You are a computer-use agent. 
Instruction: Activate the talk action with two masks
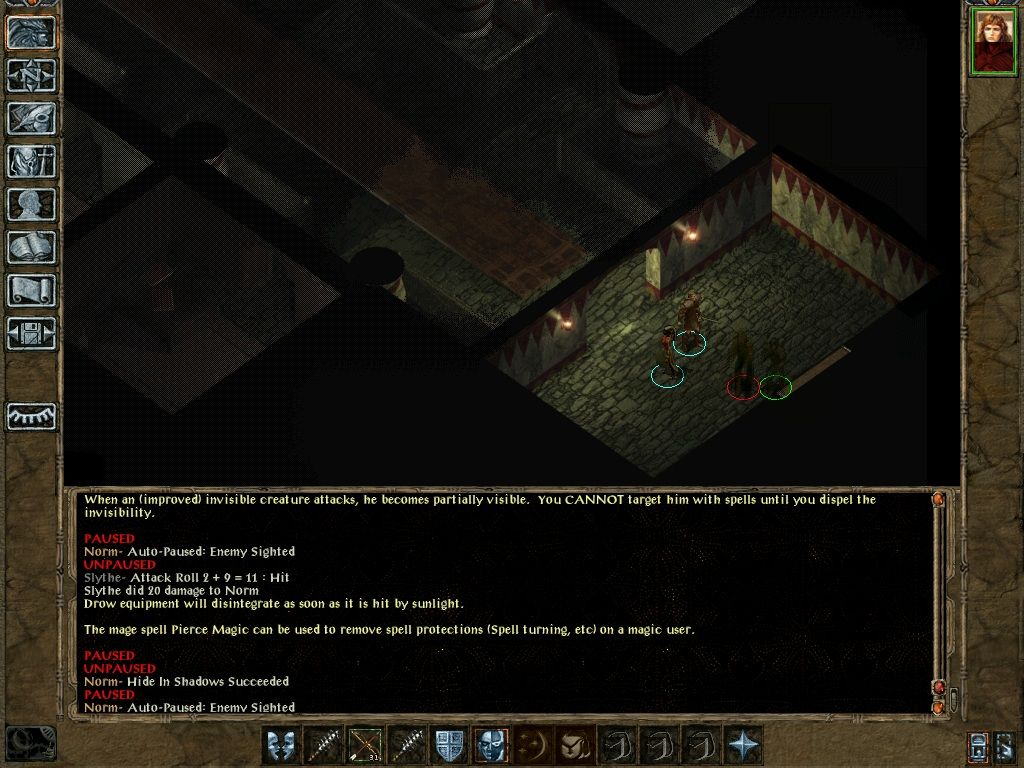click(x=283, y=746)
